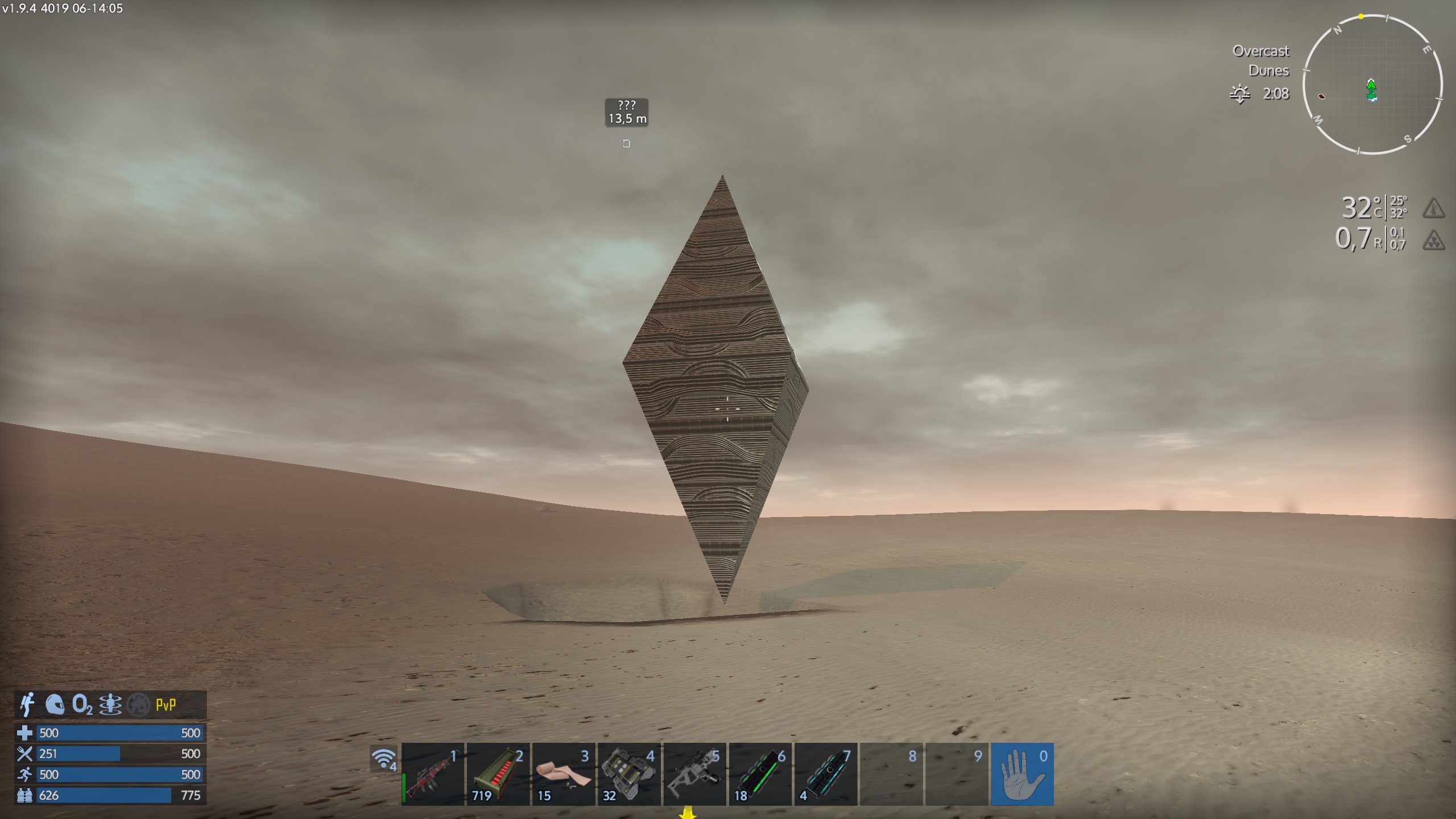This screenshot has height=819, width=1456.
Task: Pick the grey device stacked 32 in slot 4
Action: pyautogui.click(x=629, y=774)
